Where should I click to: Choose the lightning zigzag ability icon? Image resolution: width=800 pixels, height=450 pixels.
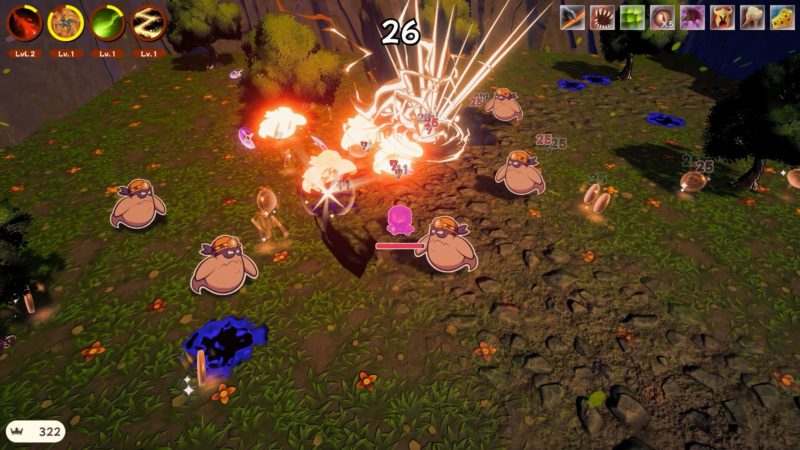tap(149, 22)
